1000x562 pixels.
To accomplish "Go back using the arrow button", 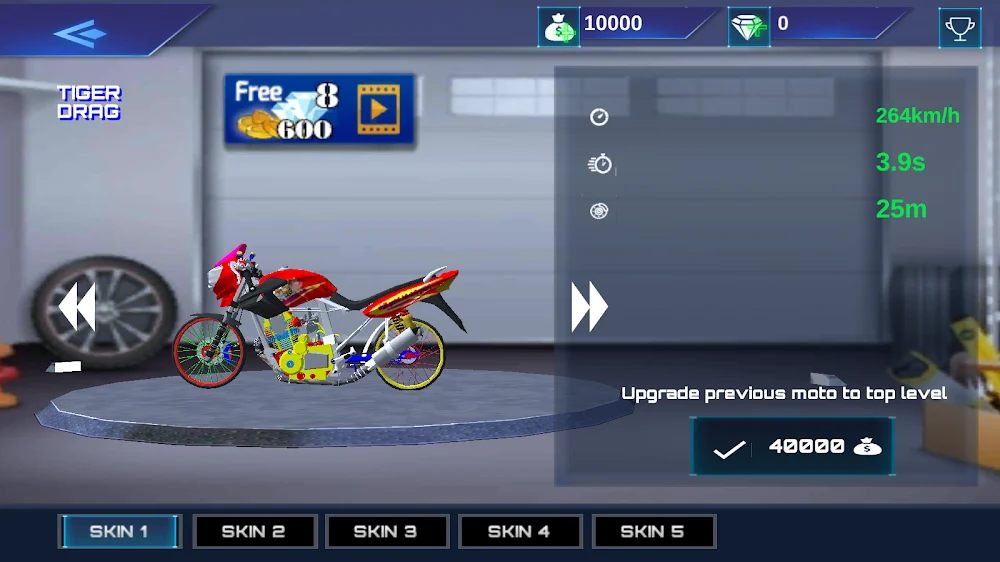I will click(80, 33).
